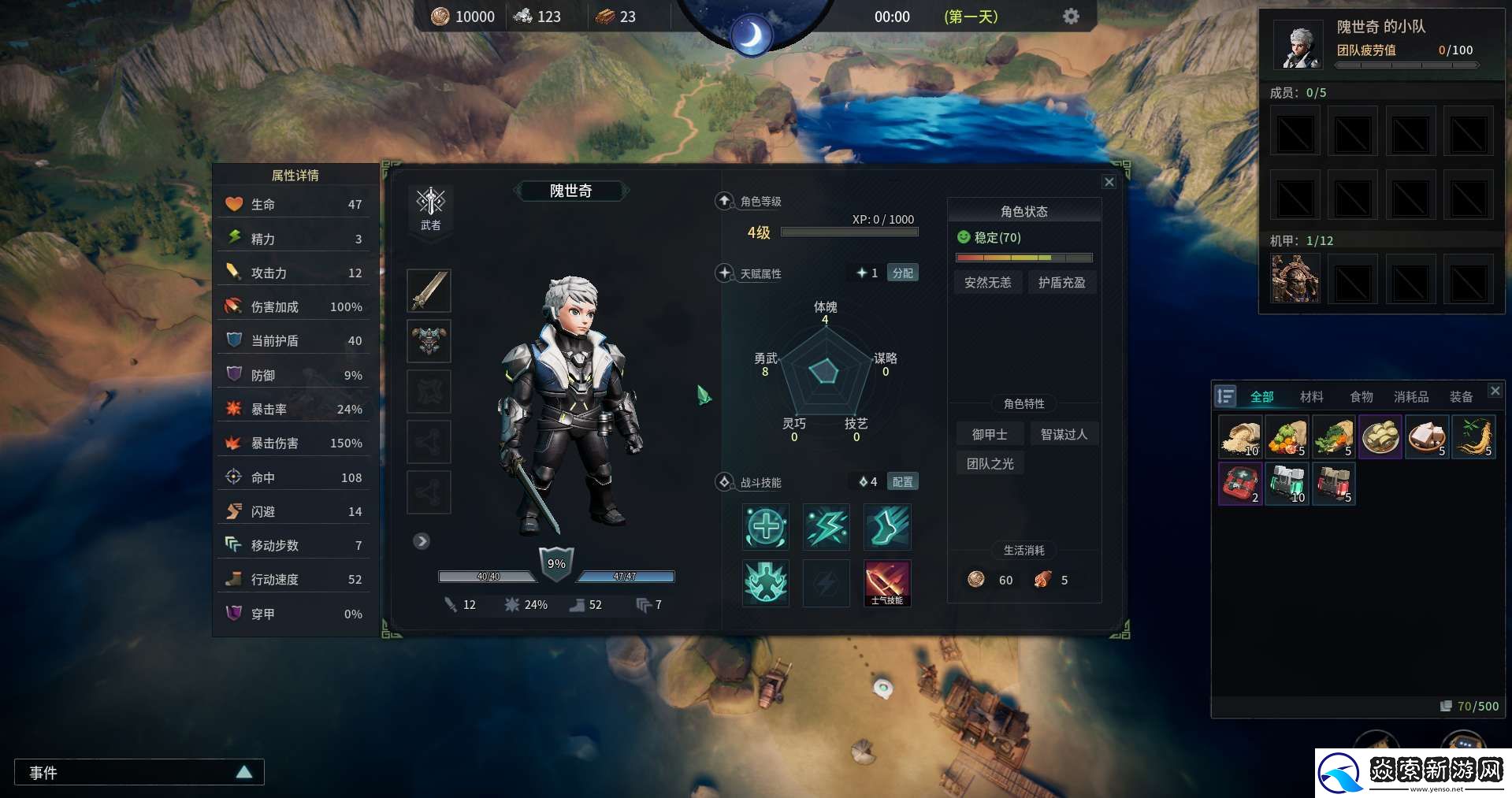Close the inventory panel
This screenshot has height=798, width=1512.
1495,391
